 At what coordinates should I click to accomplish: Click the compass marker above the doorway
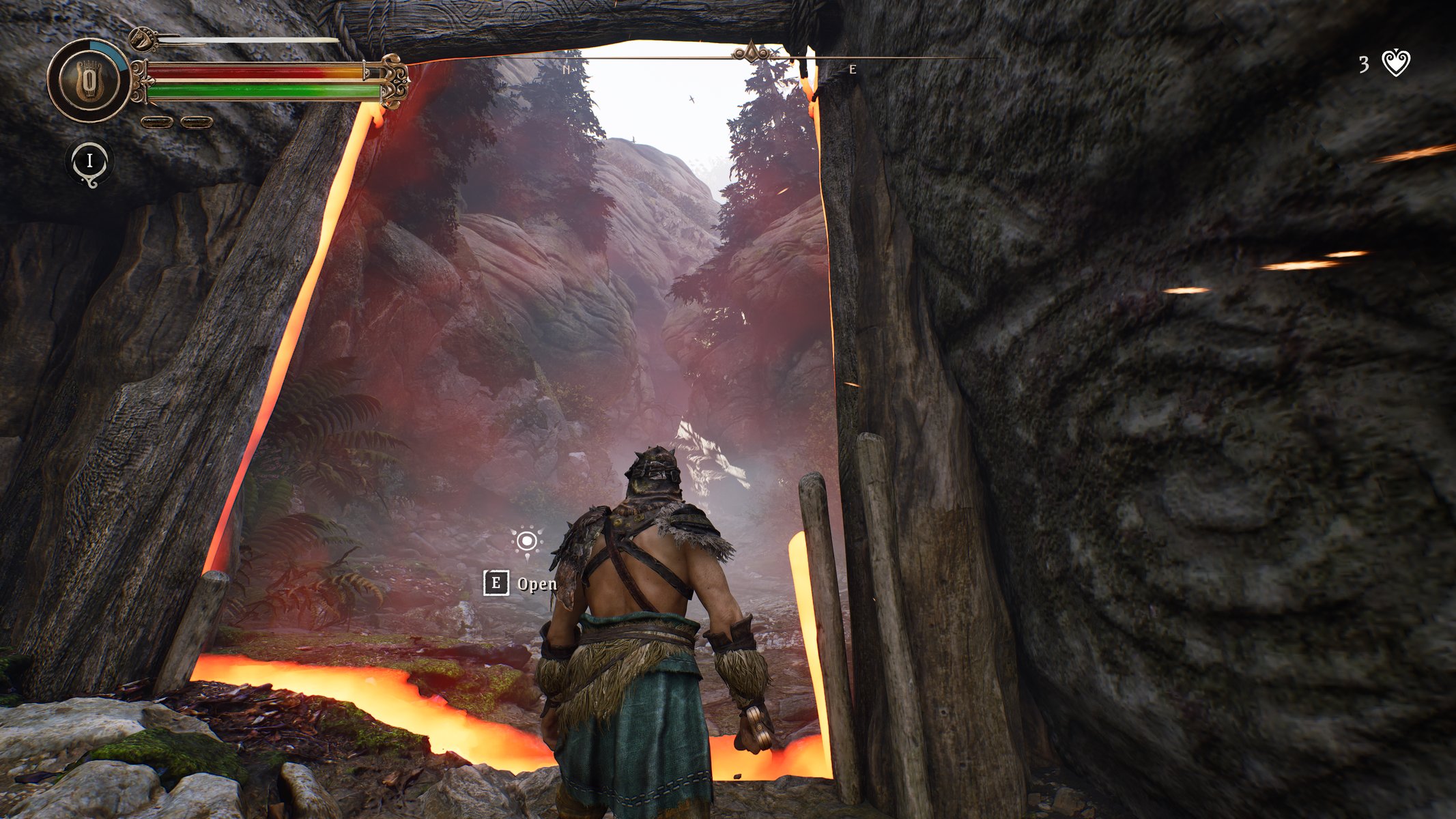(752, 53)
